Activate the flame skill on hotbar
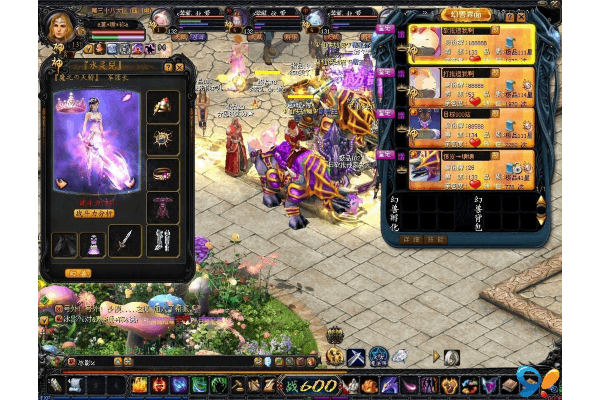 (139, 385)
